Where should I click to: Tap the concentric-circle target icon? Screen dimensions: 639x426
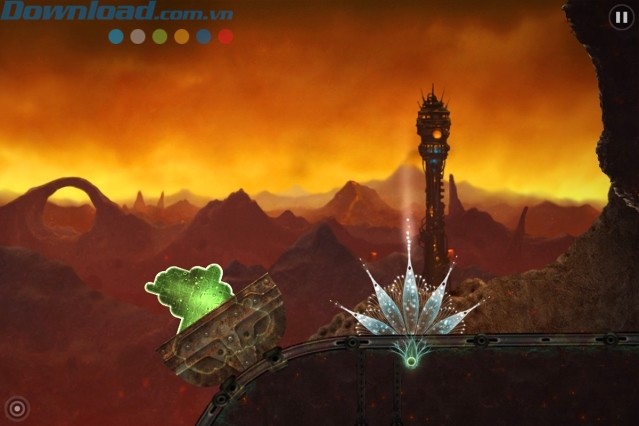coord(16,408)
